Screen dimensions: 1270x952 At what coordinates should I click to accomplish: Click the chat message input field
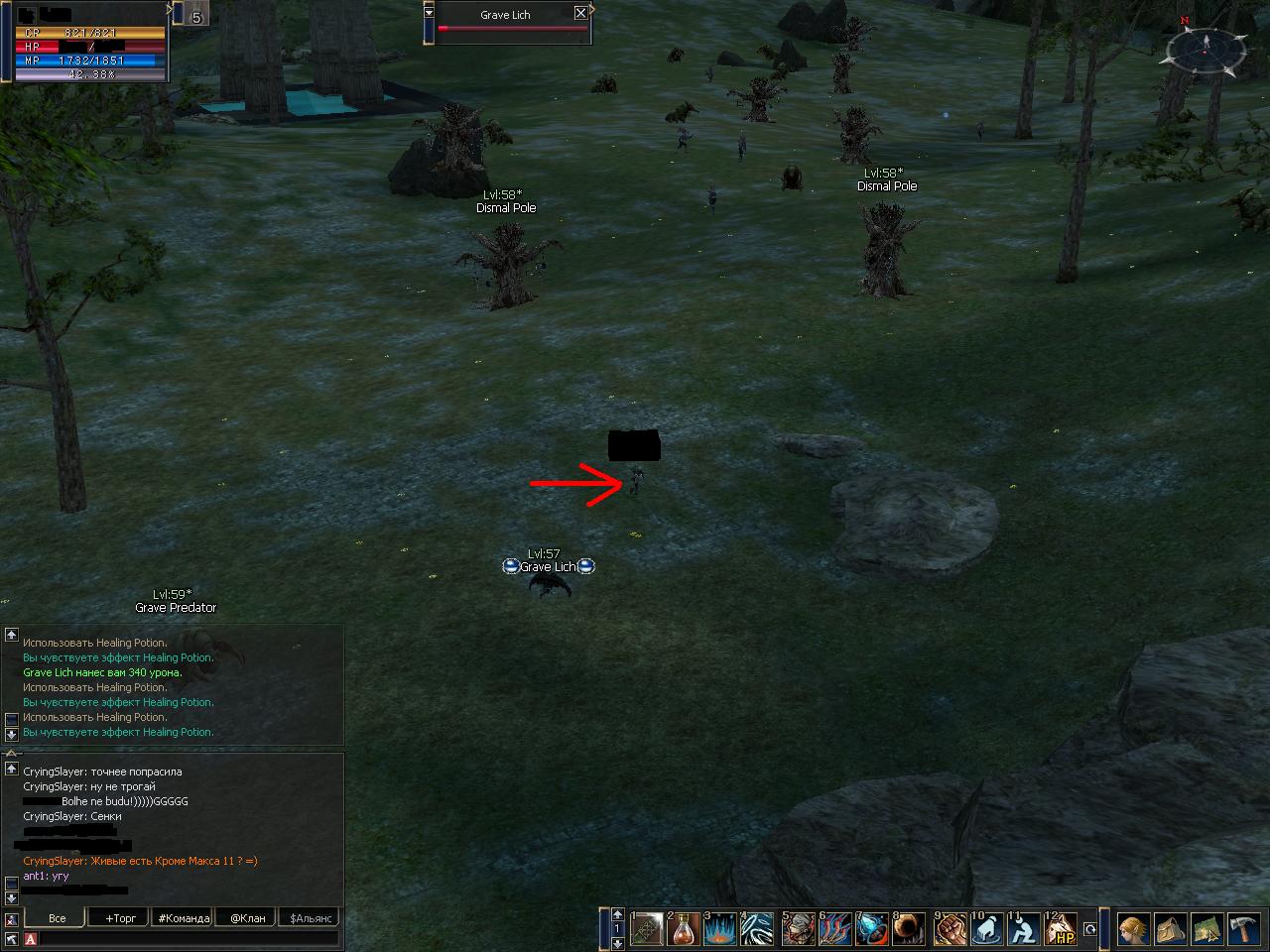[x=189, y=938]
